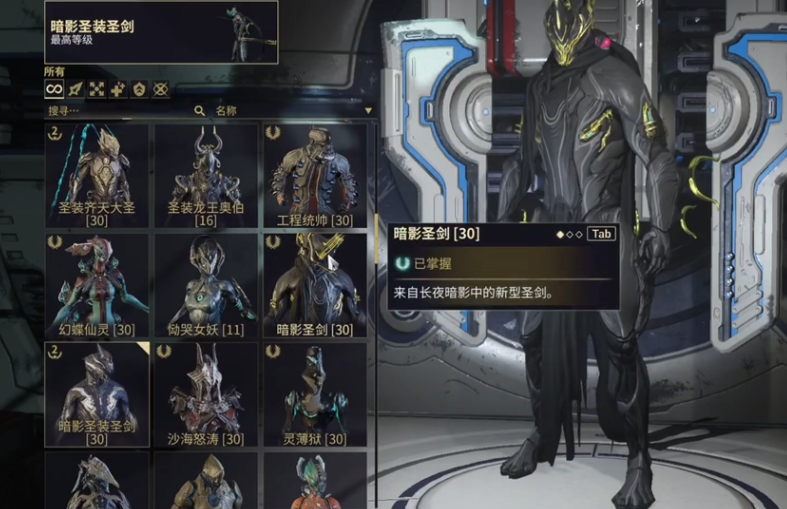Pick the 暗影圣装圣剑 [30] warframe
Viewport: 787px width, 509px height.
point(96,394)
